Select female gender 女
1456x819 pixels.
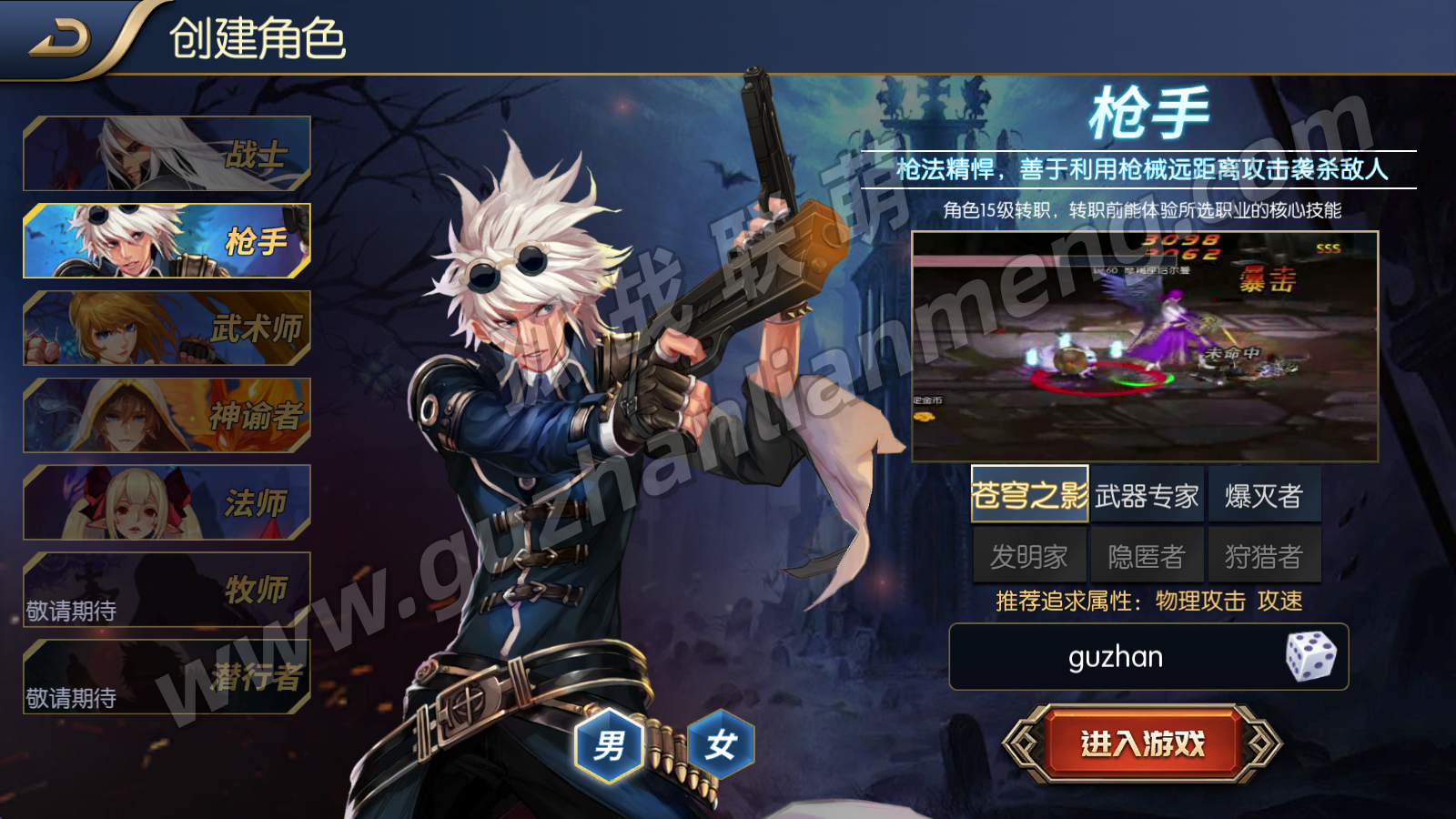coord(721,745)
